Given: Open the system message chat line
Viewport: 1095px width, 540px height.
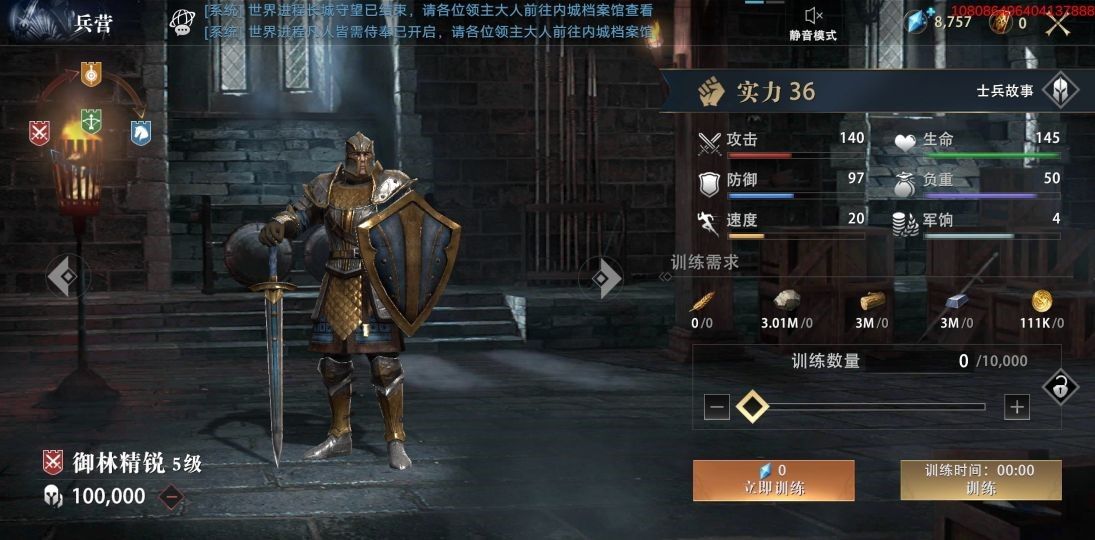Looking at the screenshot, I should click(x=428, y=21).
